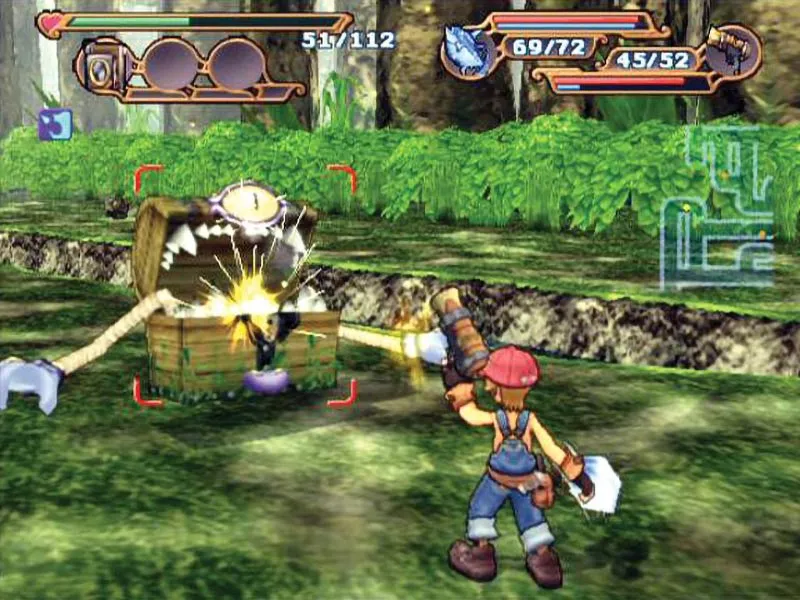Select the camera item slot
The width and height of the screenshot is (800, 600).
click(102, 65)
